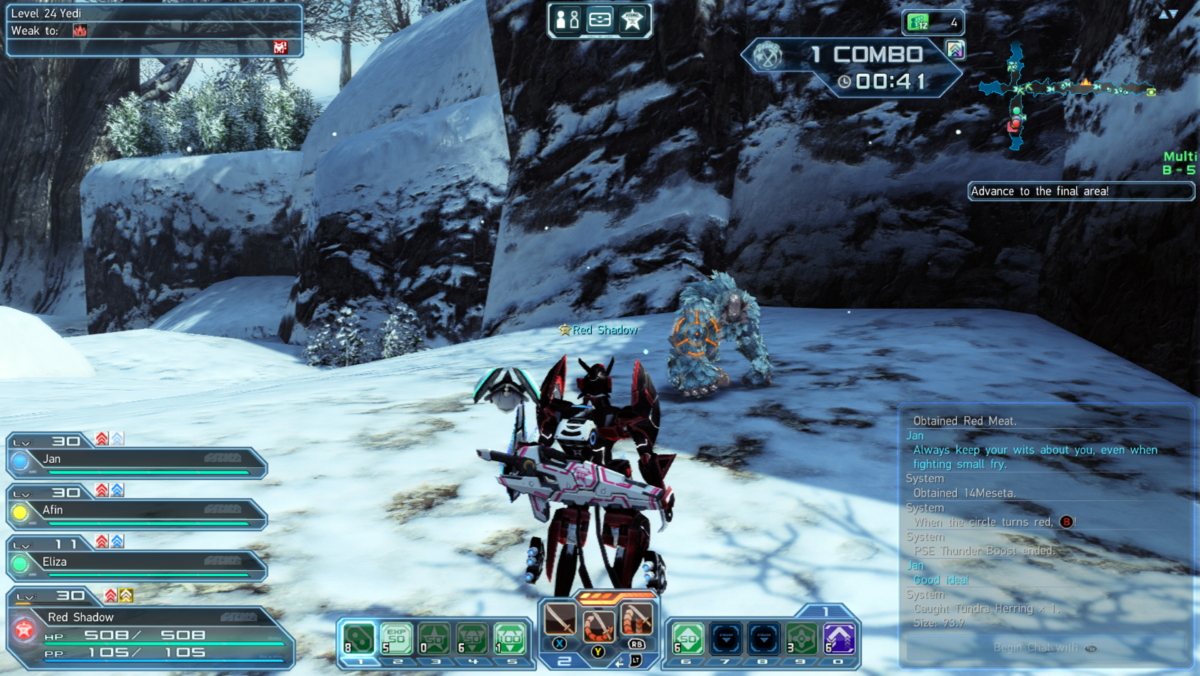Viewport: 1200px width, 676px height.
Task: Activate the purple chevron skill in slot 0
Action: click(838, 637)
